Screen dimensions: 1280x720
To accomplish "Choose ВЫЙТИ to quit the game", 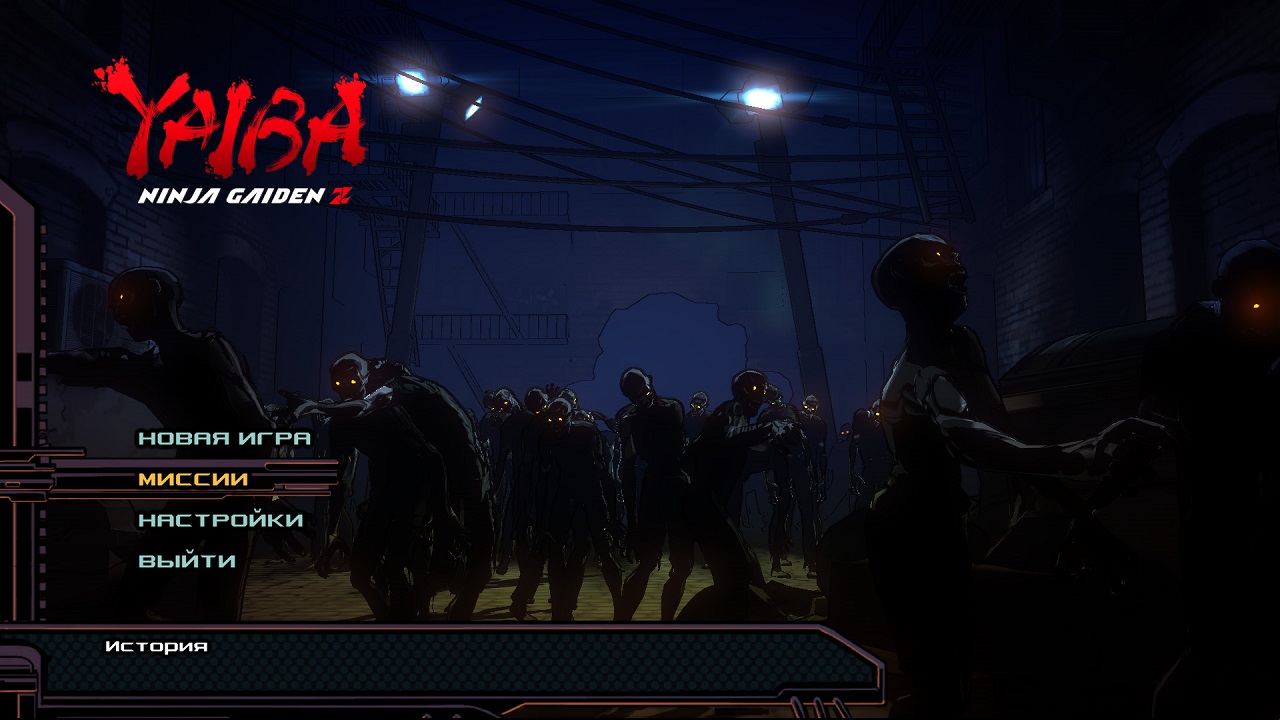I will [x=187, y=561].
